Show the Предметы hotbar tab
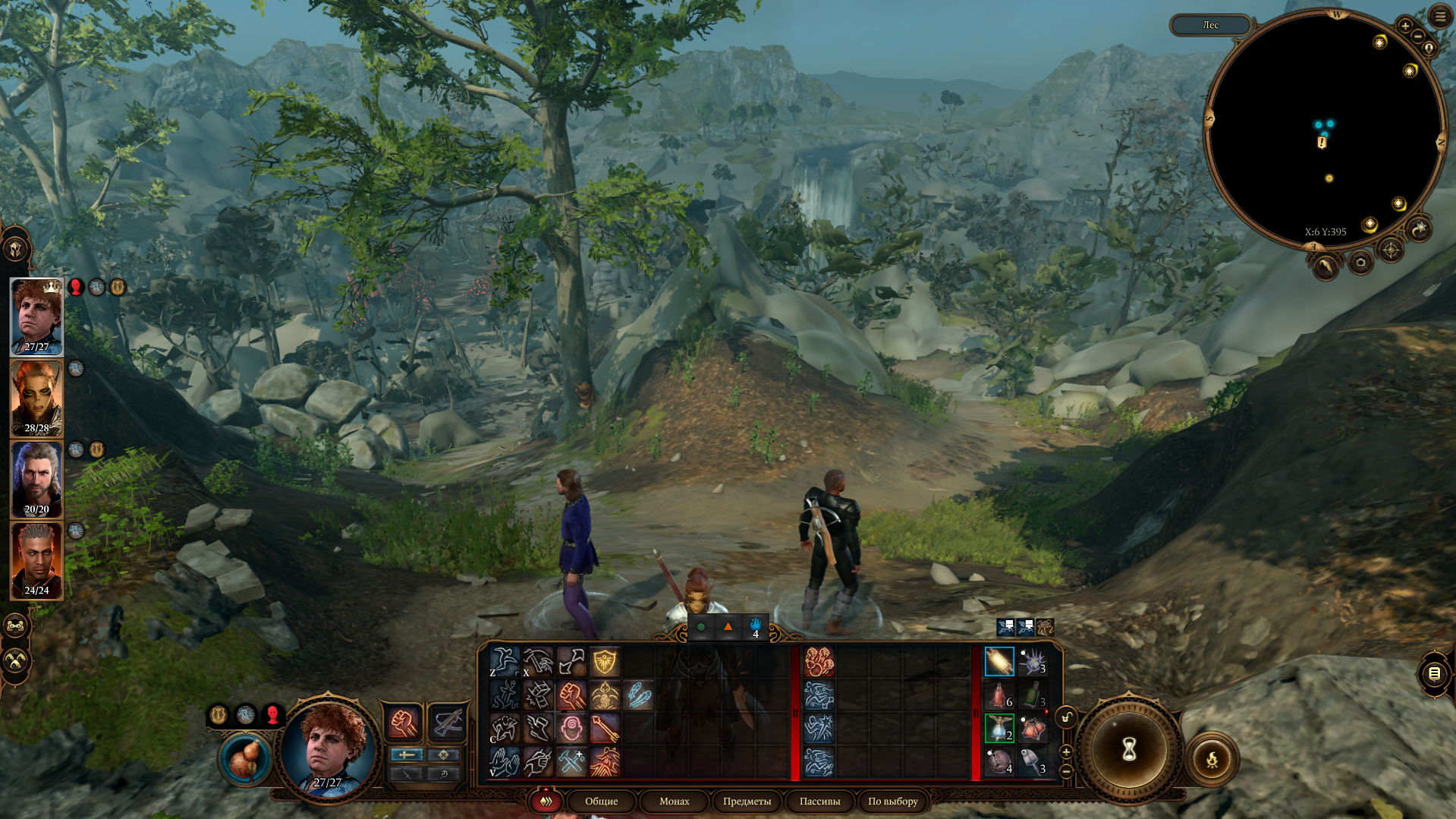Image resolution: width=1456 pixels, height=819 pixels. coord(747,801)
